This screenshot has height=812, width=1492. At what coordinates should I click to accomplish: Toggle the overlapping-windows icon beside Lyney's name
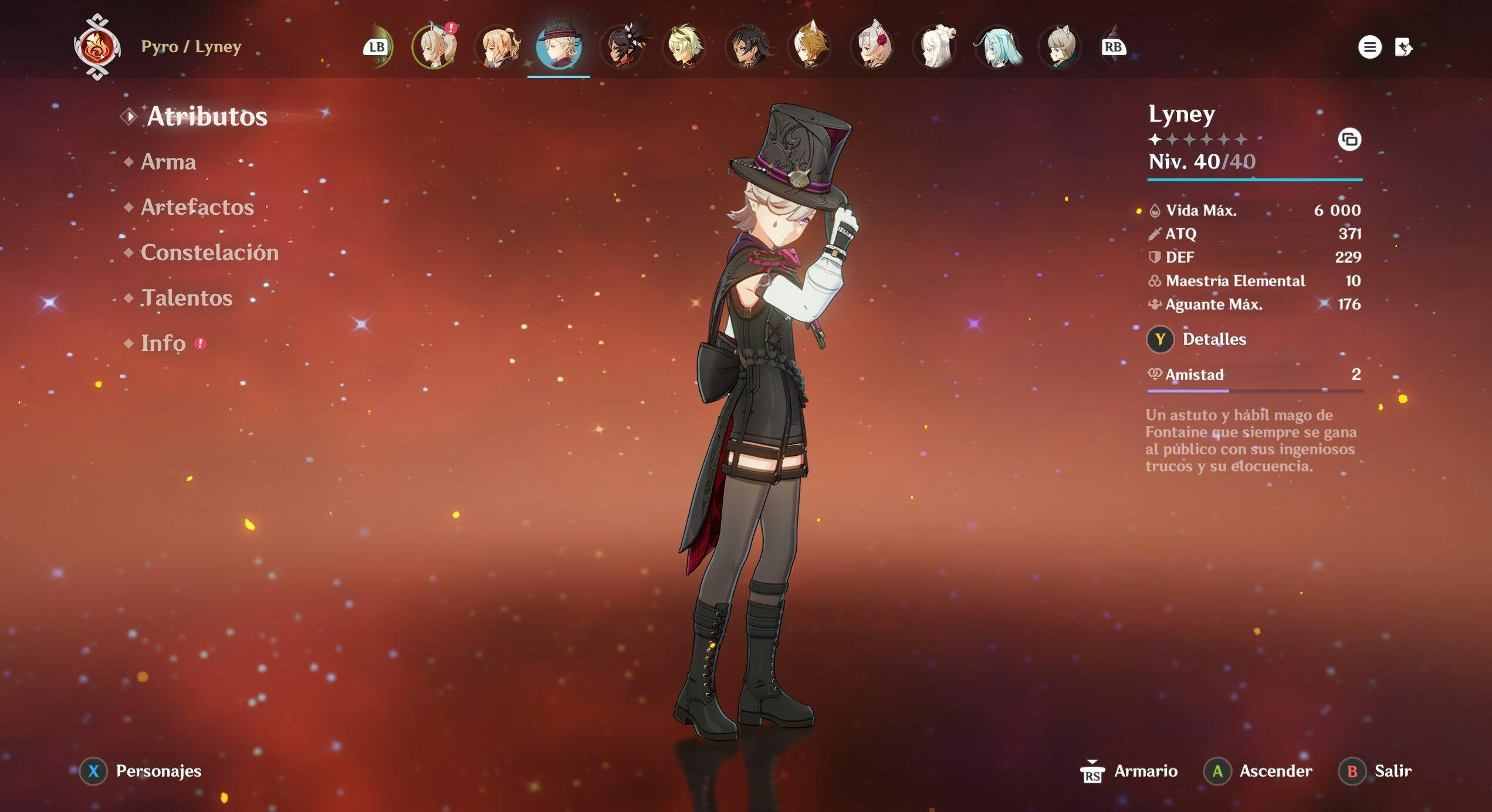pos(1349,140)
